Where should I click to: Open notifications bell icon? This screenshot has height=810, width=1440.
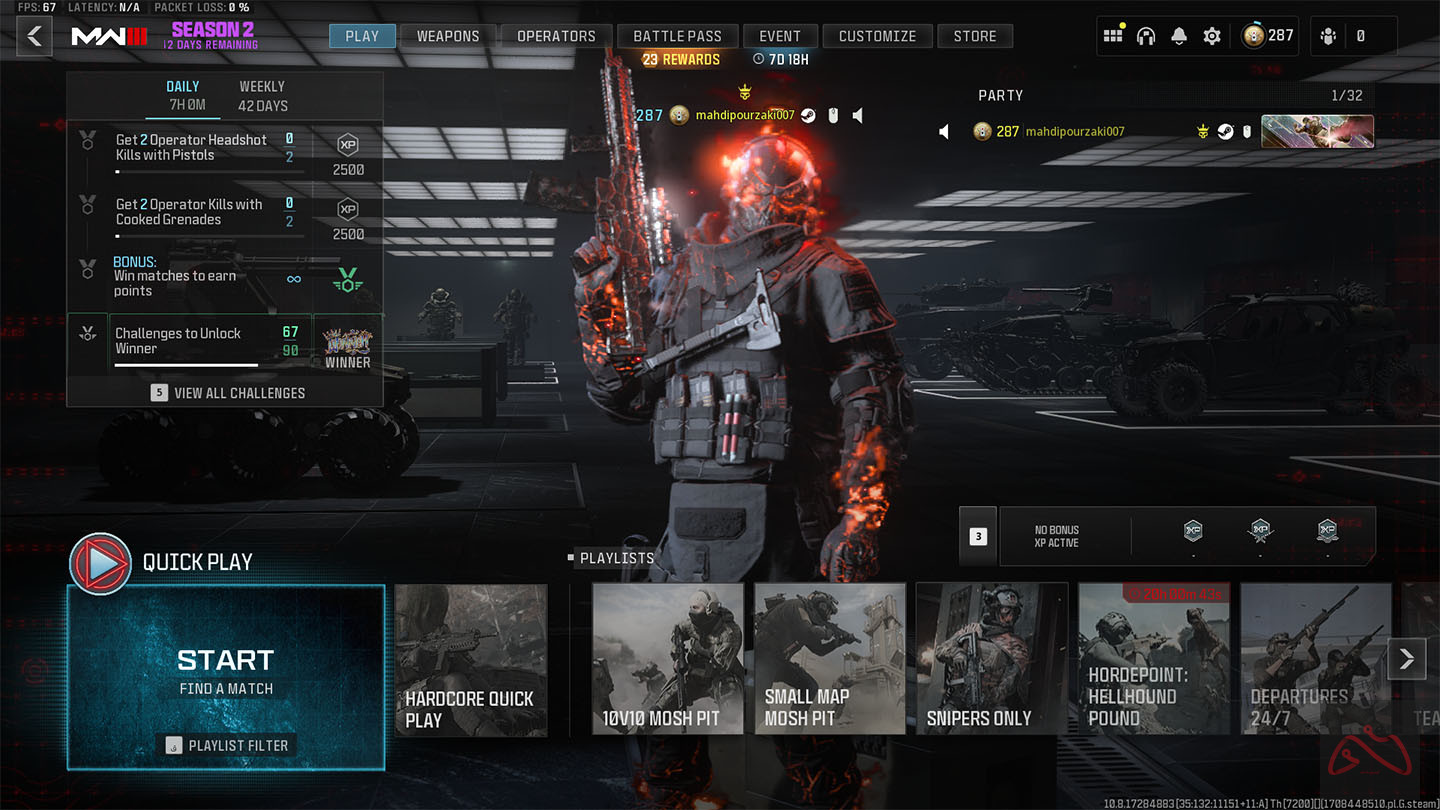pyautogui.click(x=1179, y=35)
